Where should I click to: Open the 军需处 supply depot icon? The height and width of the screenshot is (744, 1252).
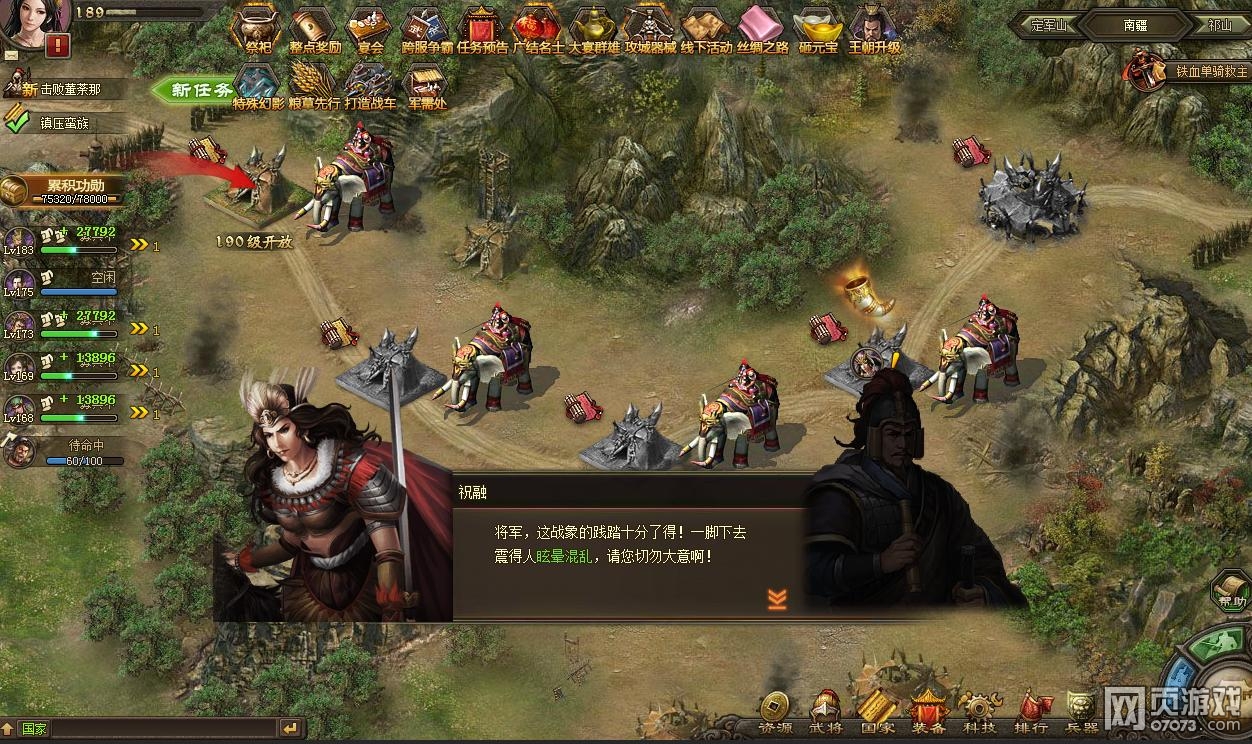pyautogui.click(x=426, y=86)
